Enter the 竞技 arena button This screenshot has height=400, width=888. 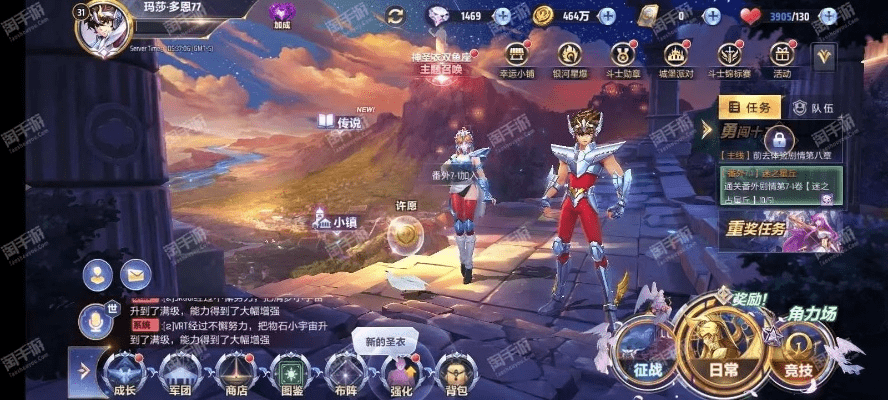798,351
